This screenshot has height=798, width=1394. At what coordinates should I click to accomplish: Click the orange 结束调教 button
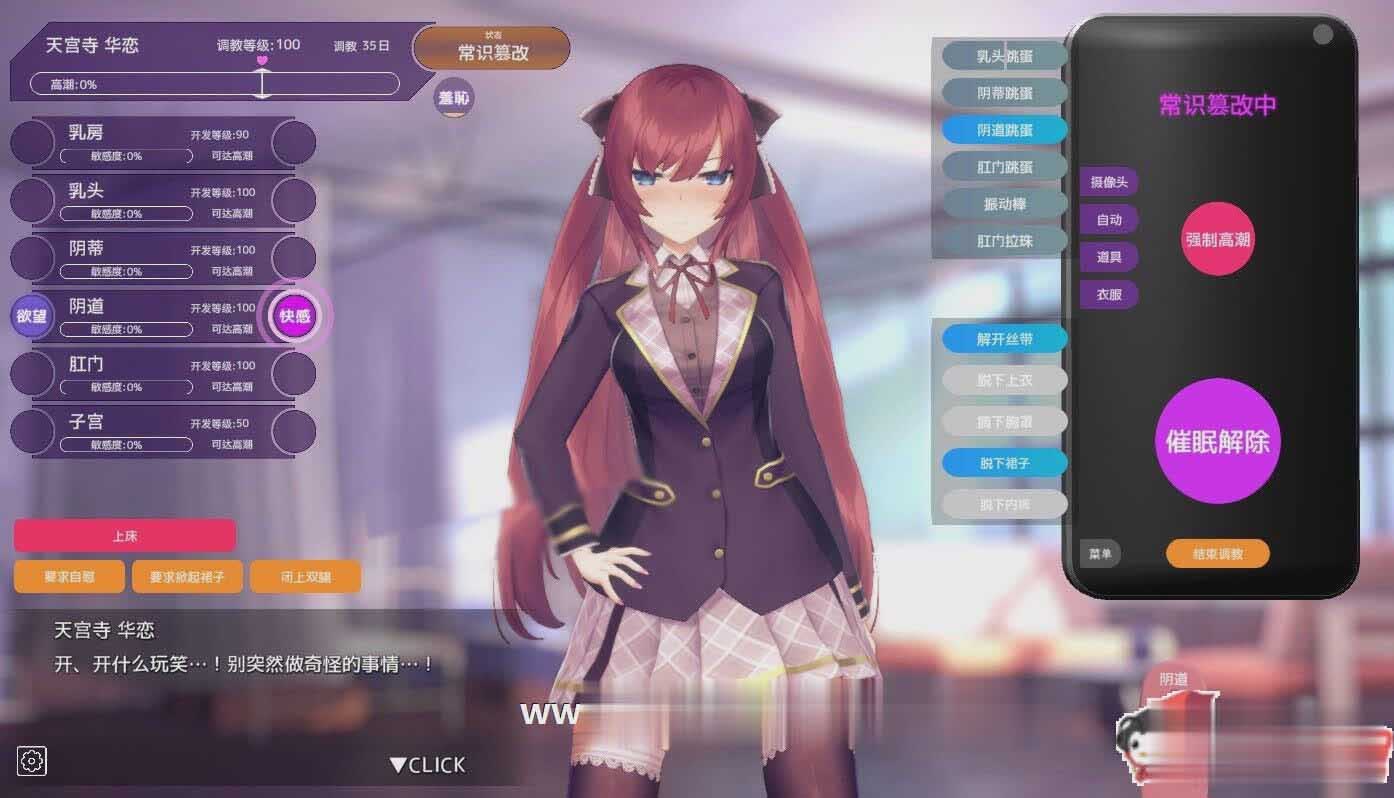click(x=1217, y=554)
